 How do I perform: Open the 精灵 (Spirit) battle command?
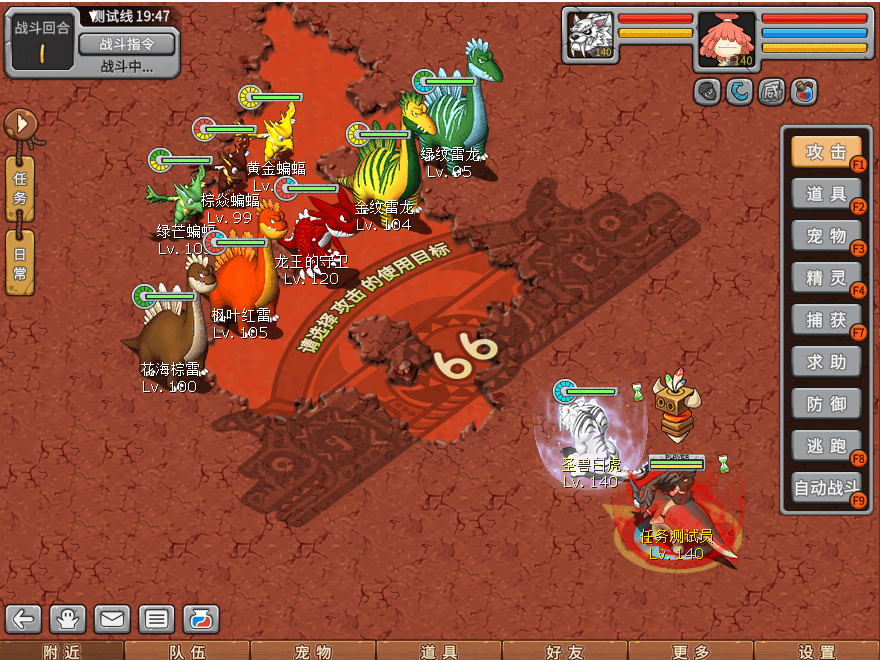(826, 278)
